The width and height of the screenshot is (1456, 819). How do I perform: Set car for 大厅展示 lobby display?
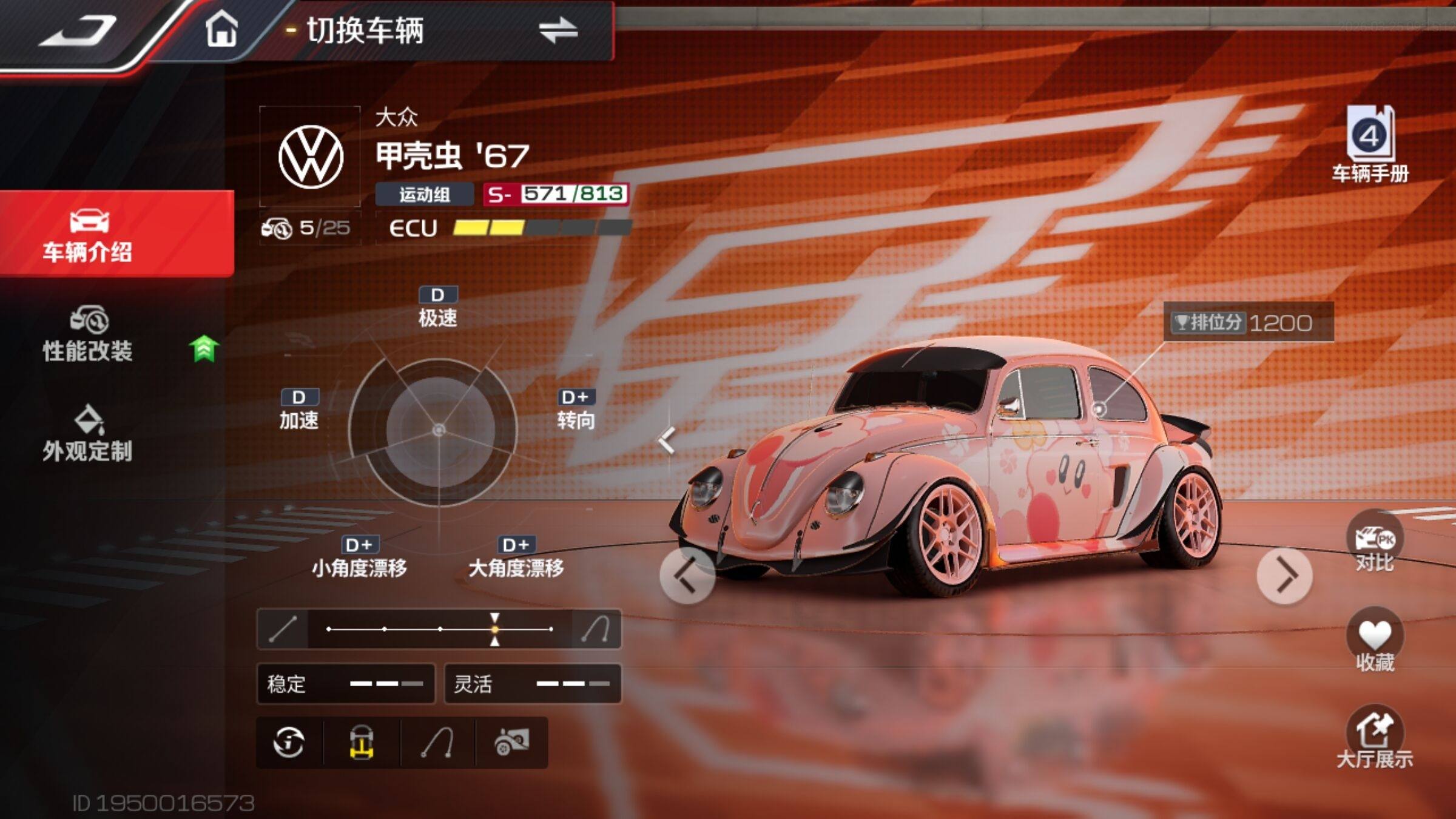coord(1374,737)
